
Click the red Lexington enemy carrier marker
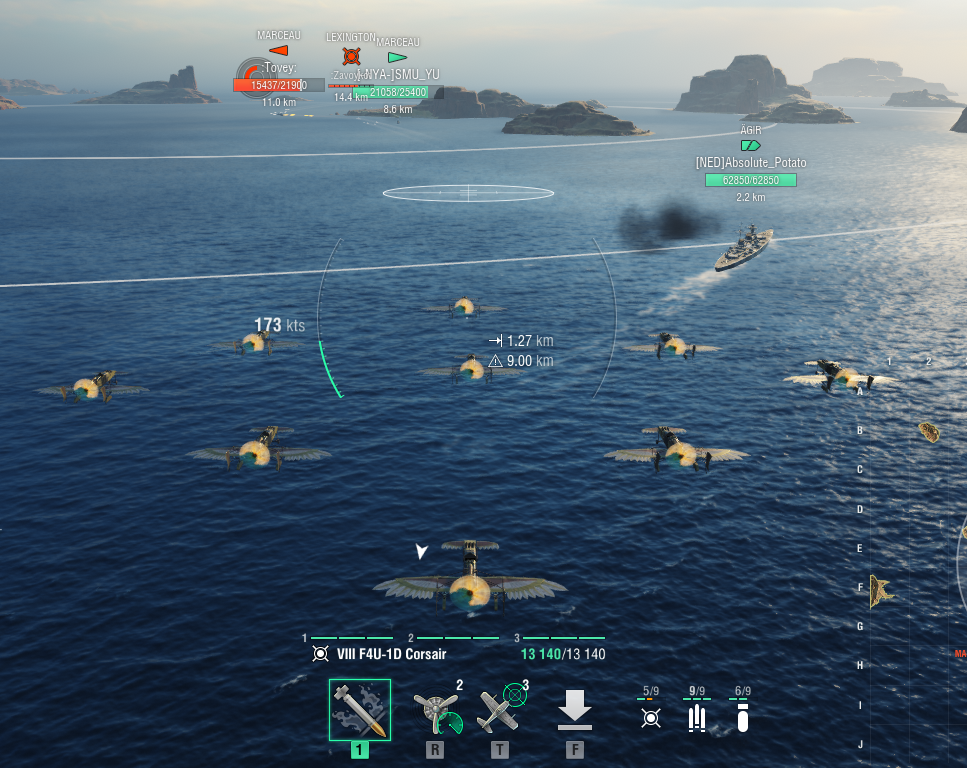[x=350, y=56]
